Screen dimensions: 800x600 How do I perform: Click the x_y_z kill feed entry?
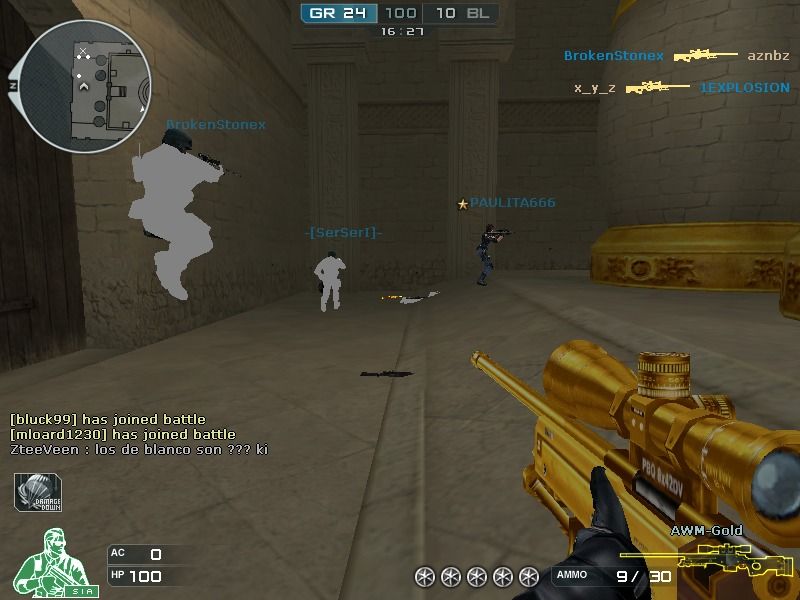(x=681, y=88)
